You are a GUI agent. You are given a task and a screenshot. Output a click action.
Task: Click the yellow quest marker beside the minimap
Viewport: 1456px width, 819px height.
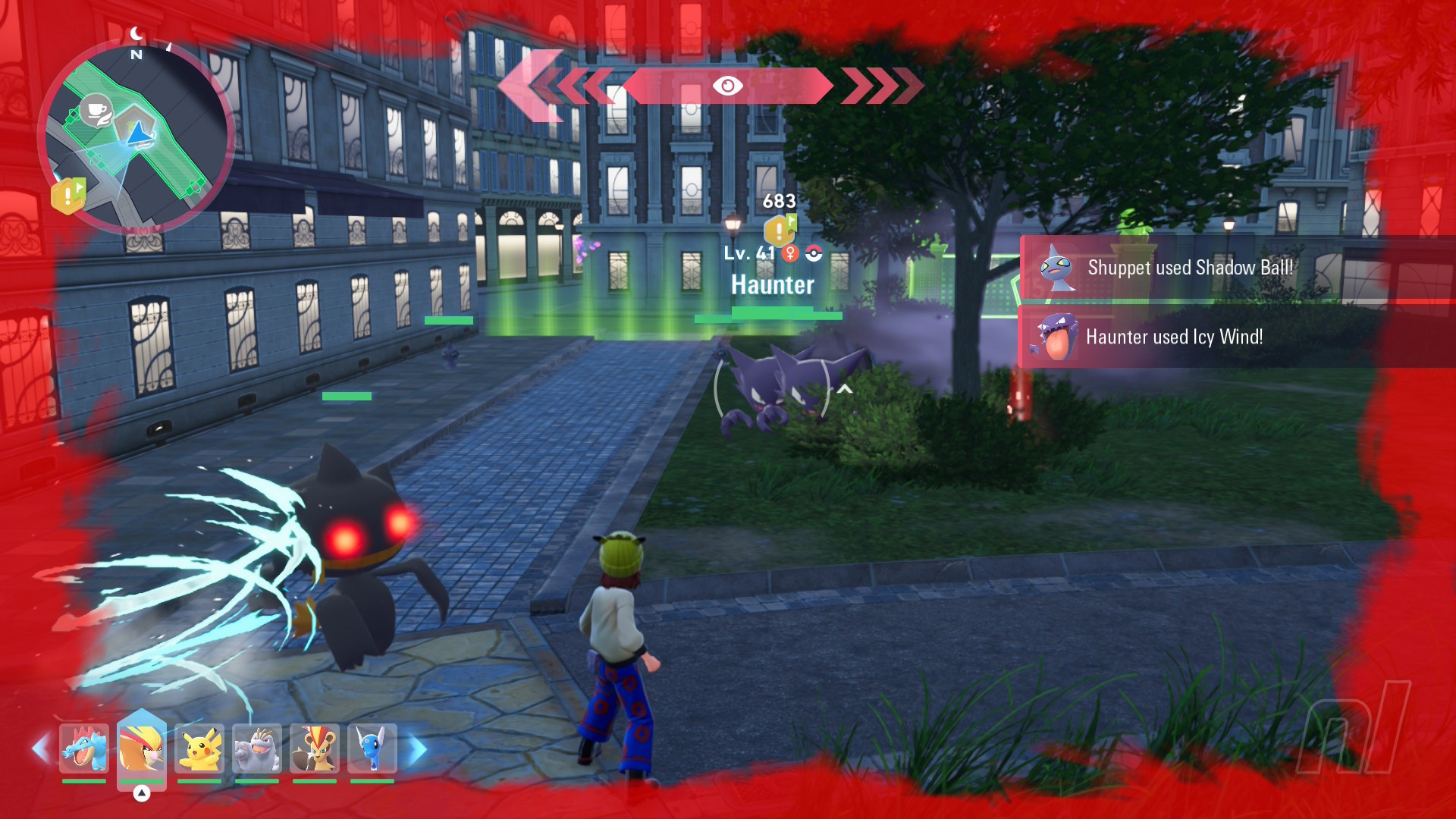[x=68, y=196]
